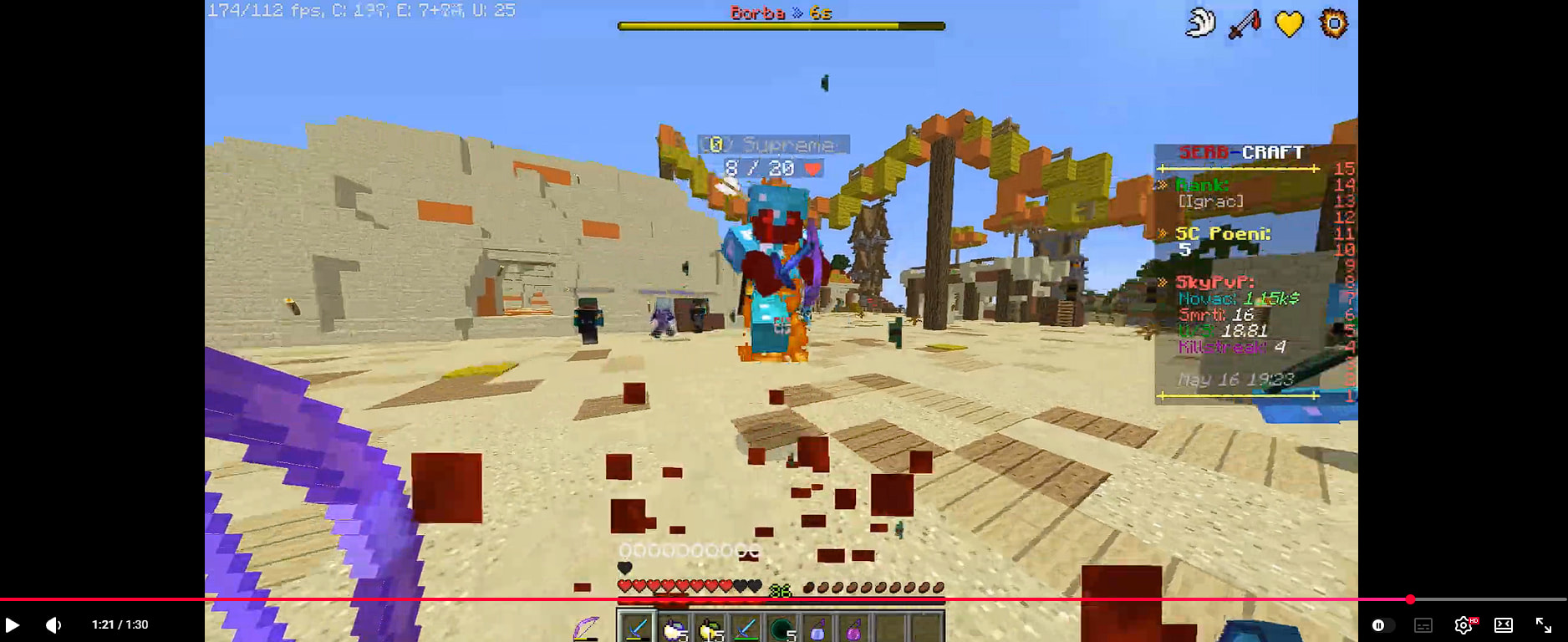Select the golden apple stack of 15
Viewport: 1568px width, 642px height.
[x=710, y=629]
